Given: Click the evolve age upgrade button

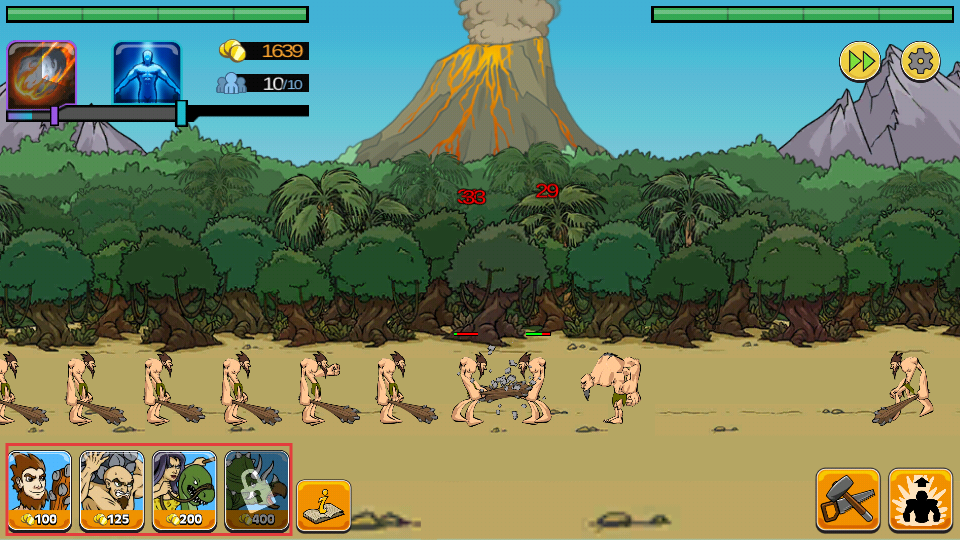Looking at the screenshot, I should (920, 500).
